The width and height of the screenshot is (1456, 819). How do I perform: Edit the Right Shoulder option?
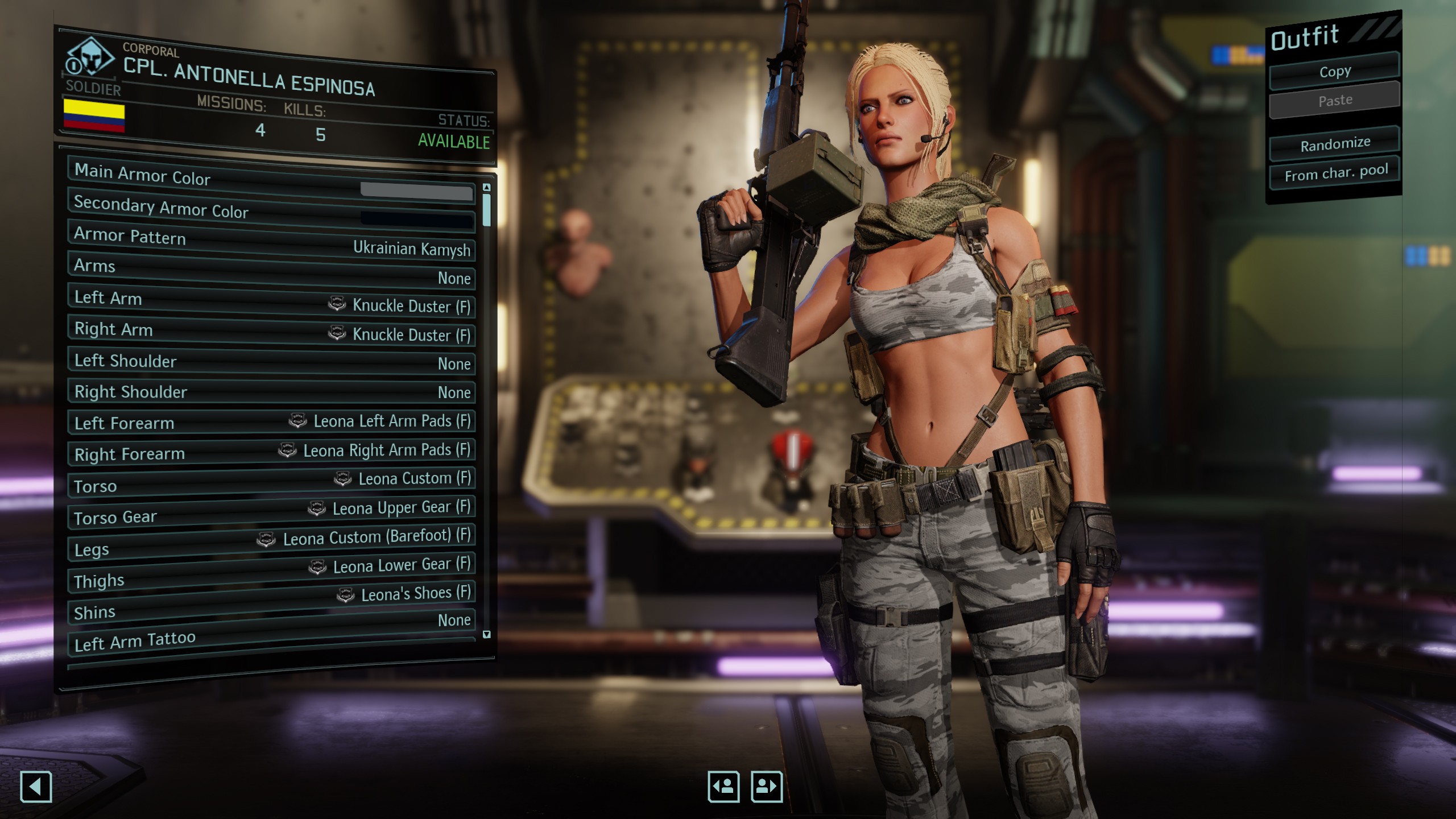point(272,392)
